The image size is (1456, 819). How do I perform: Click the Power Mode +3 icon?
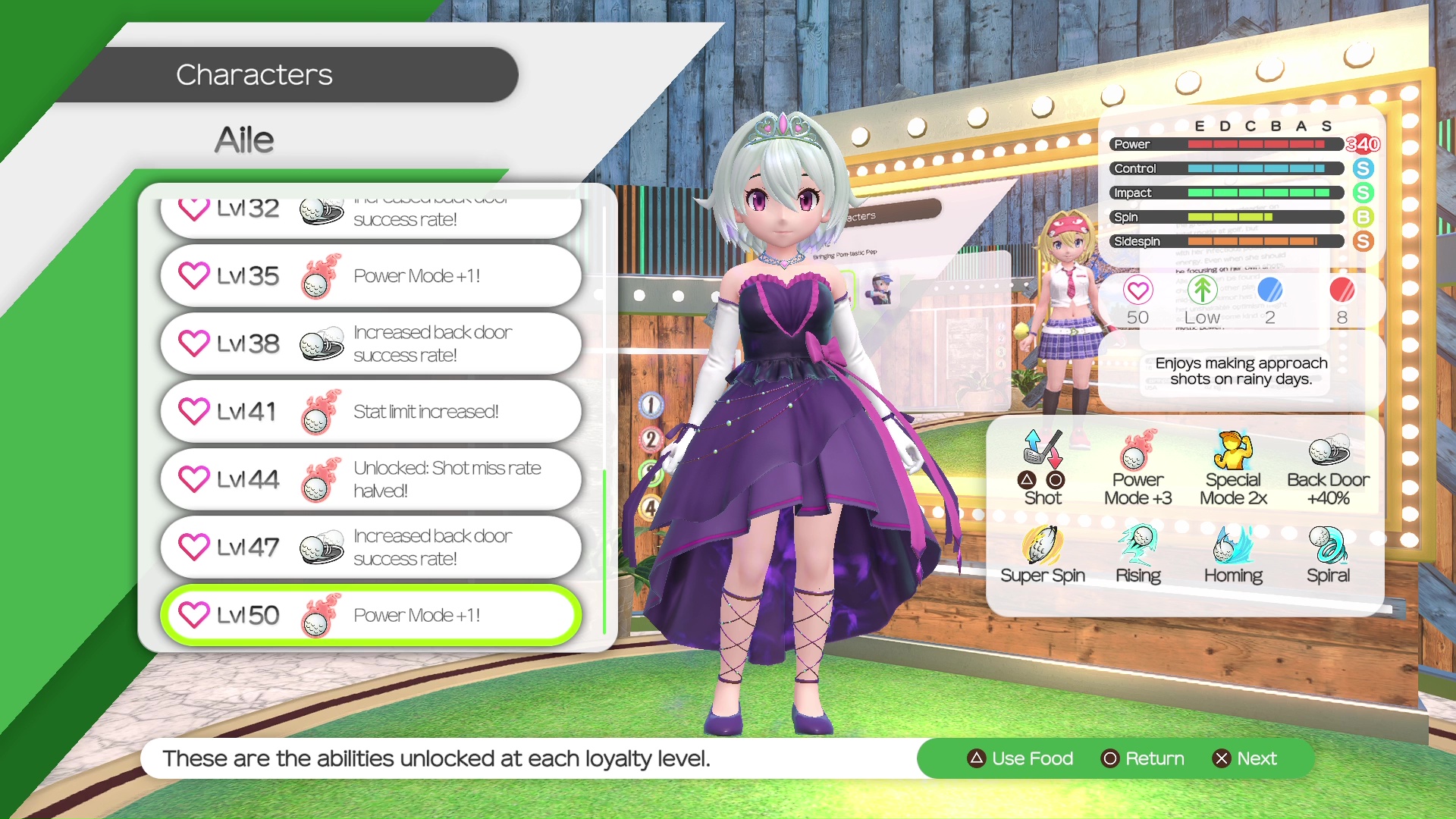[1137, 451]
